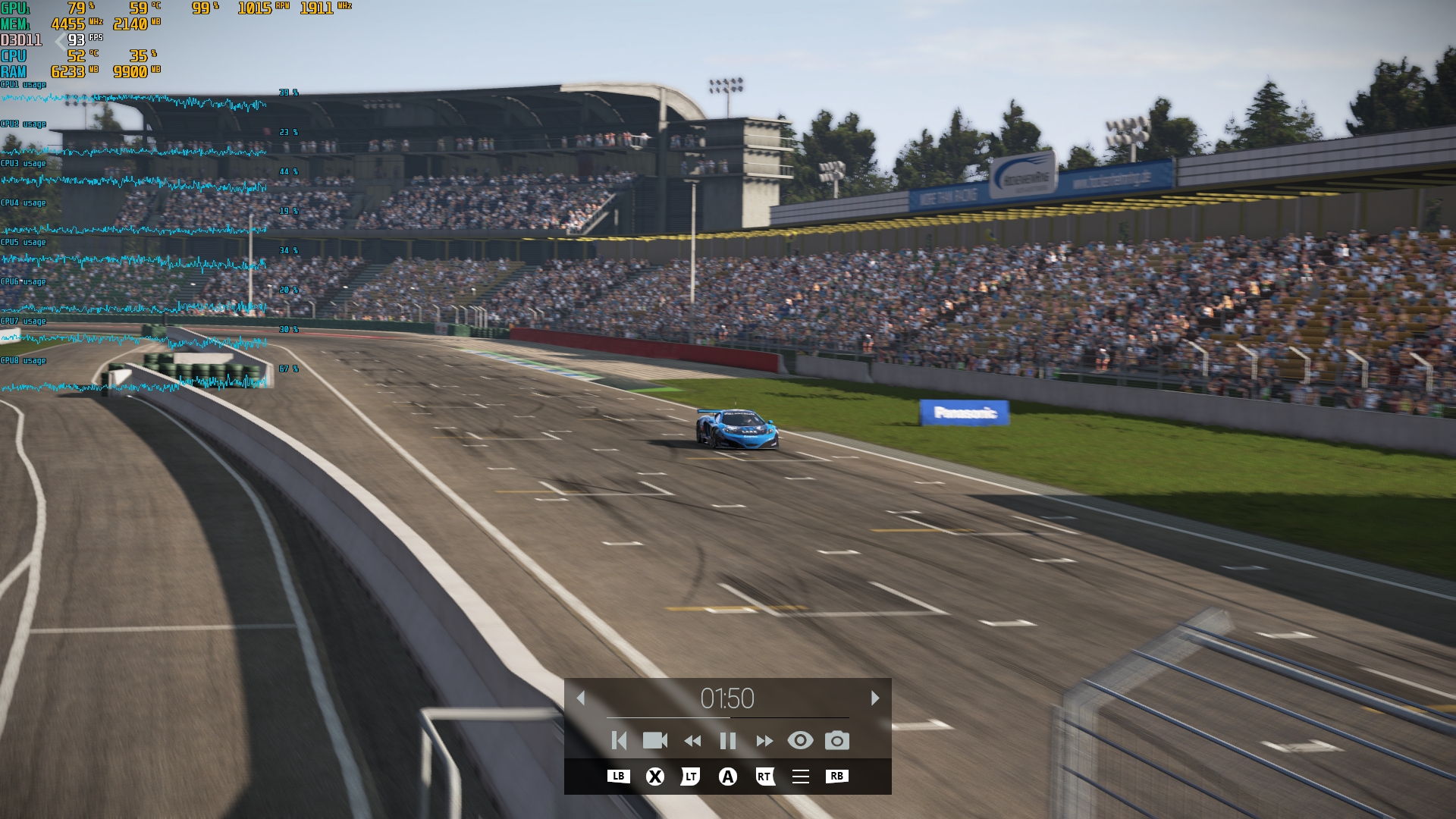The image size is (1456, 819).
Task: Select the video camera mode icon
Action: tap(654, 742)
